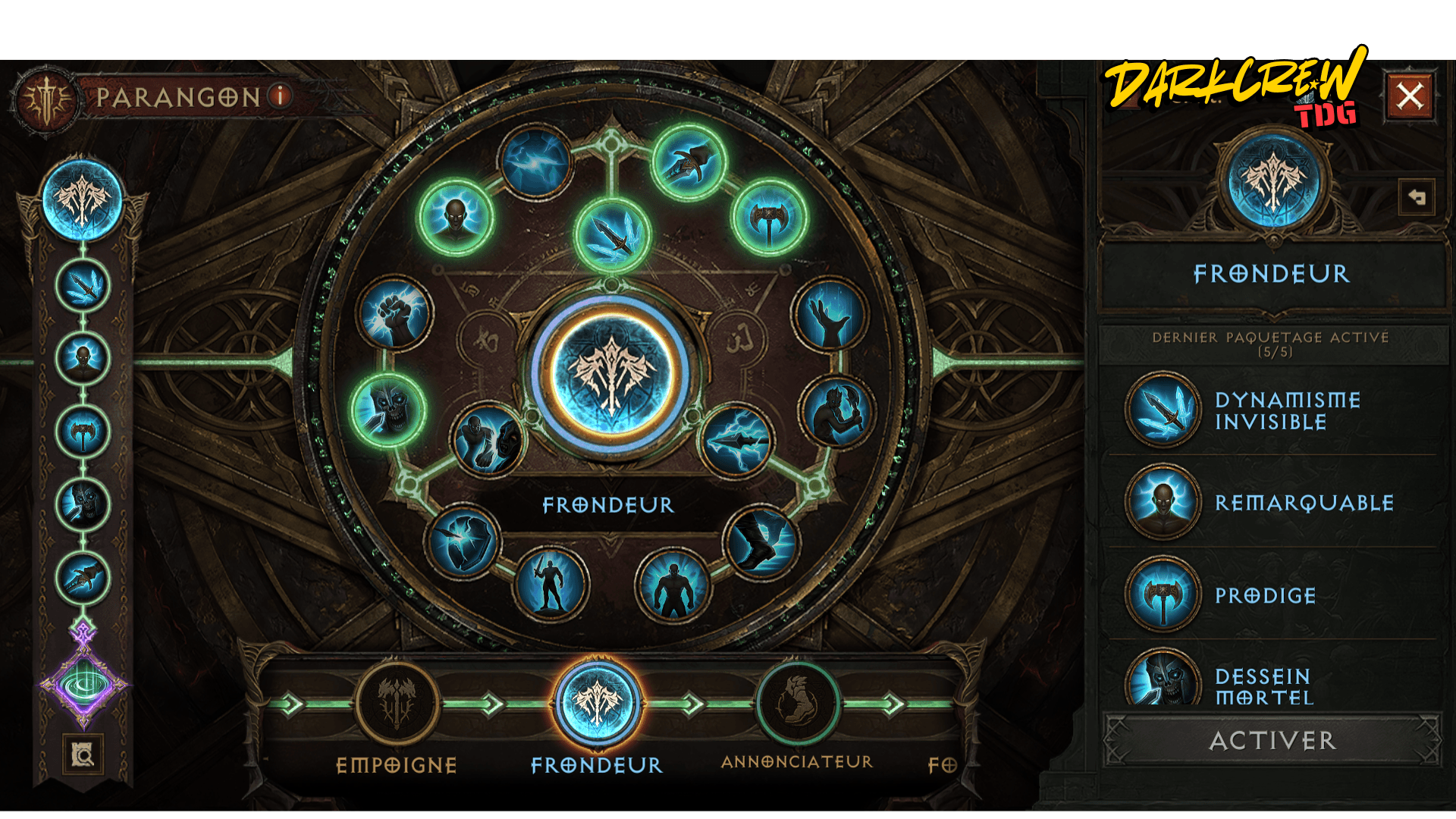Select the winged boot skill node
The width and height of the screenshot is (1456, 819).
761,542
